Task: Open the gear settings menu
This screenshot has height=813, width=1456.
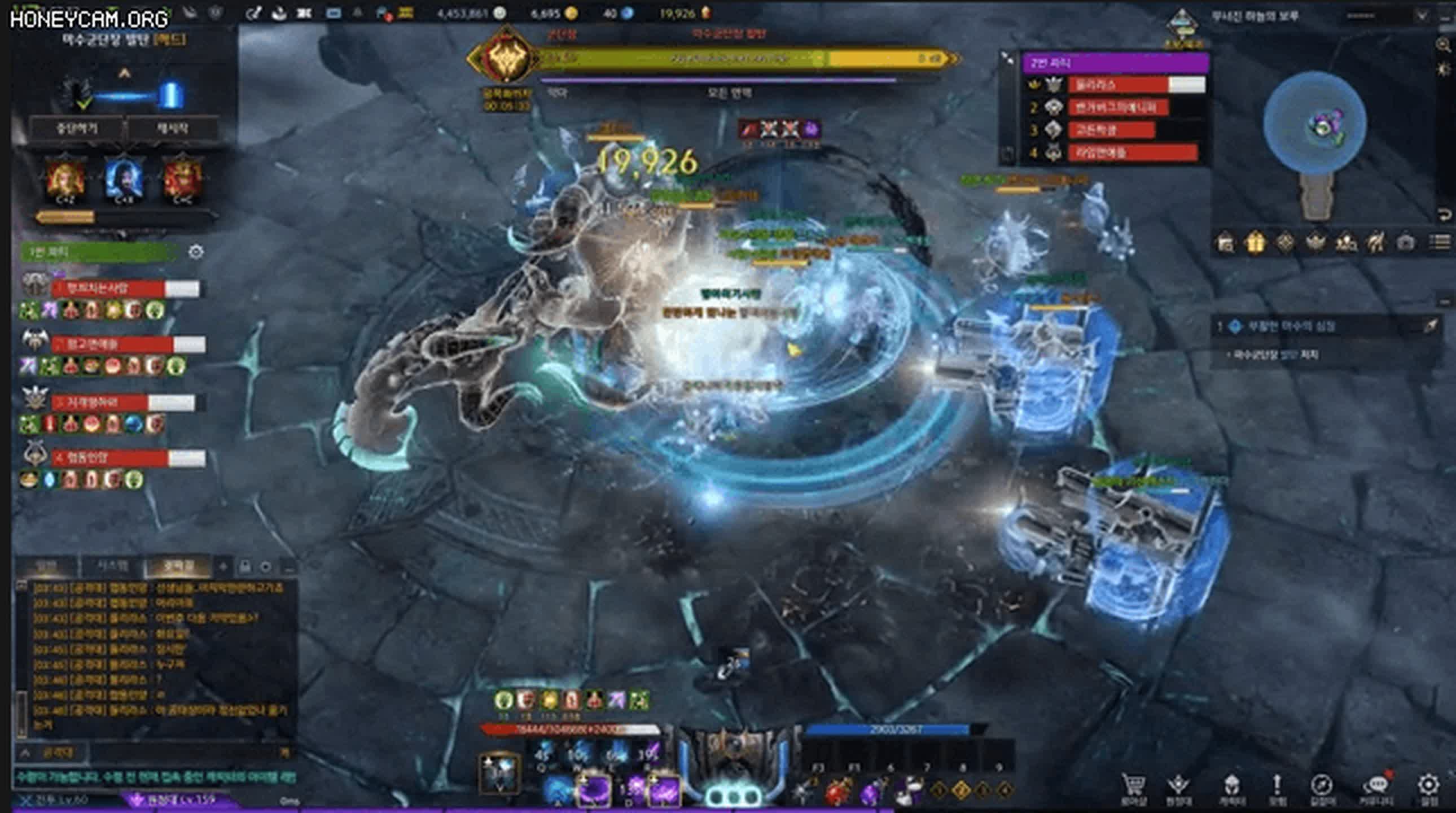Action: [x=1428, y=786]
